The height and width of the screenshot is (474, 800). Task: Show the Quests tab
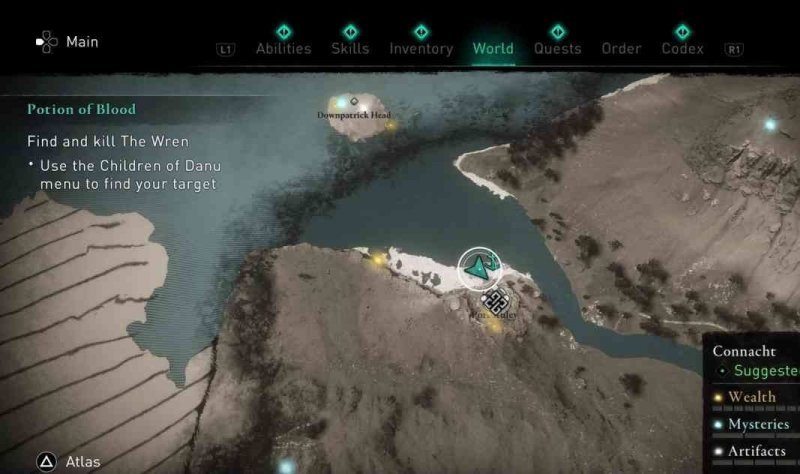coord(557,48)
